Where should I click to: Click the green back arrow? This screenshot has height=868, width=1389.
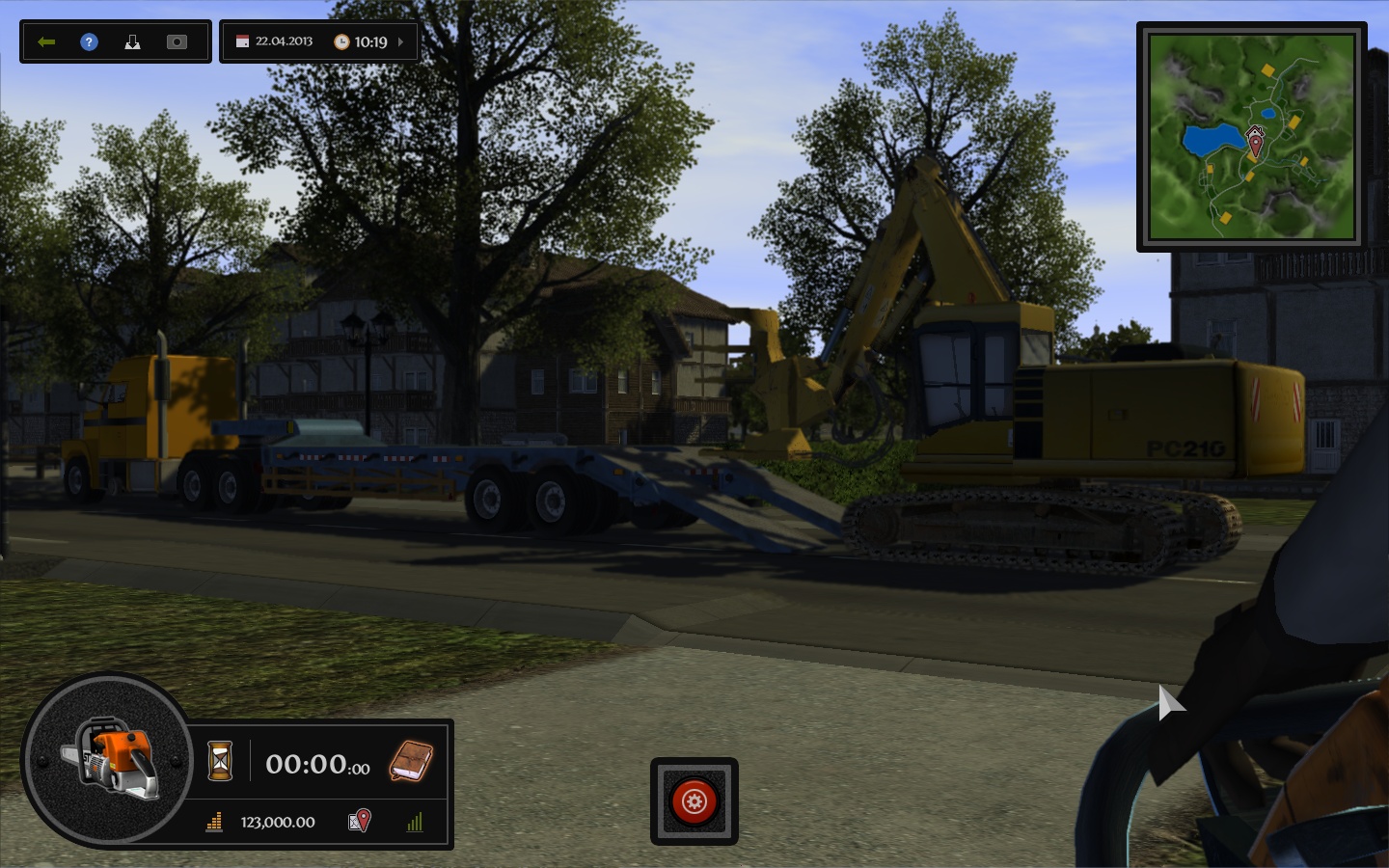tap(45, 41)
